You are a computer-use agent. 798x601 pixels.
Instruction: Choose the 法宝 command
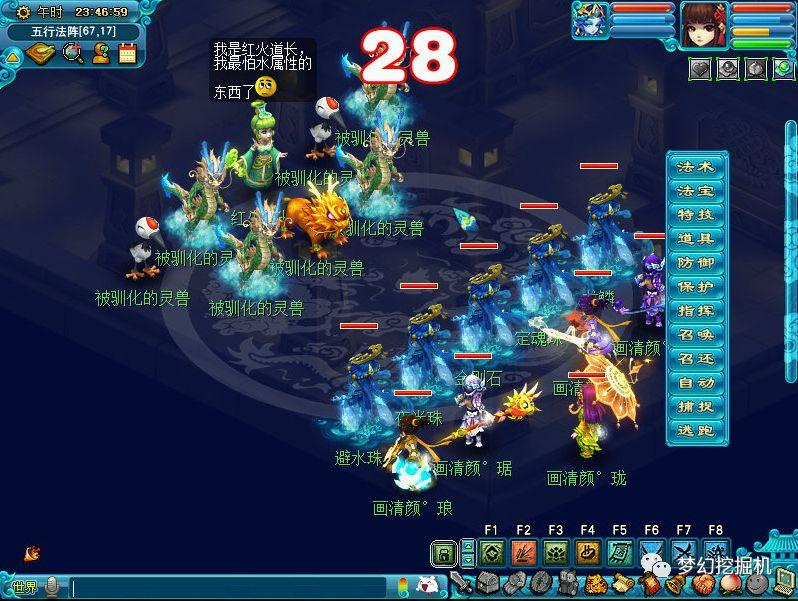tap(694, 190)
